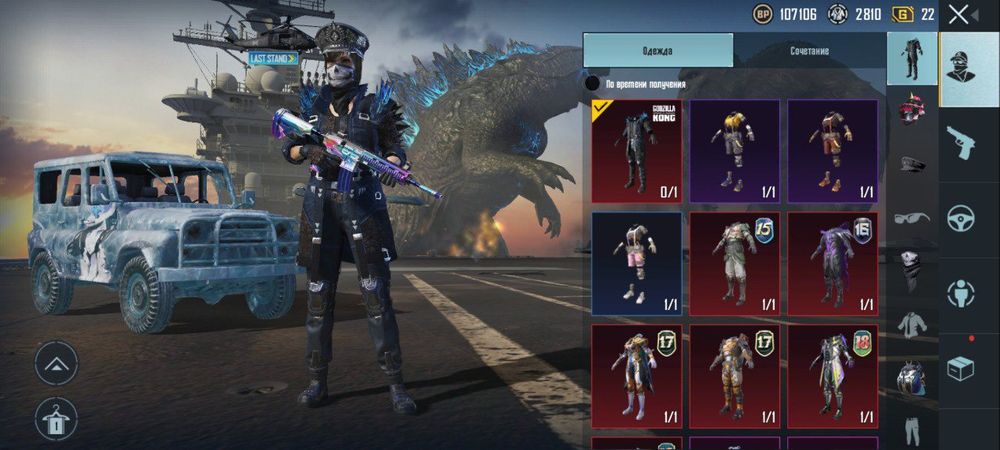The image size is (1000, 450).
Task: Close the inventory with the X button
Action: pyautogui.click(x=959, y=14)
